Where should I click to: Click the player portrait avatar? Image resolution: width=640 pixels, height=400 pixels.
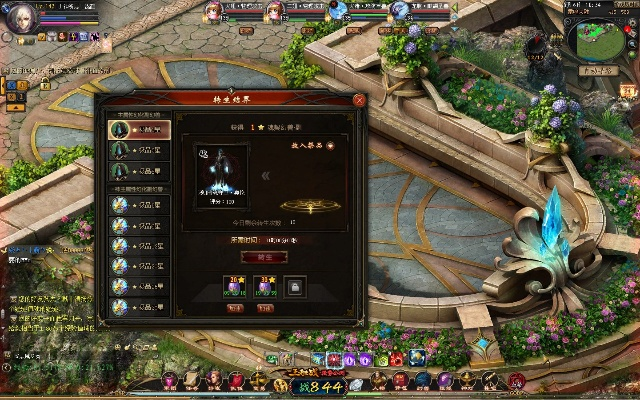pyautogui.click(x=20, y=17)
